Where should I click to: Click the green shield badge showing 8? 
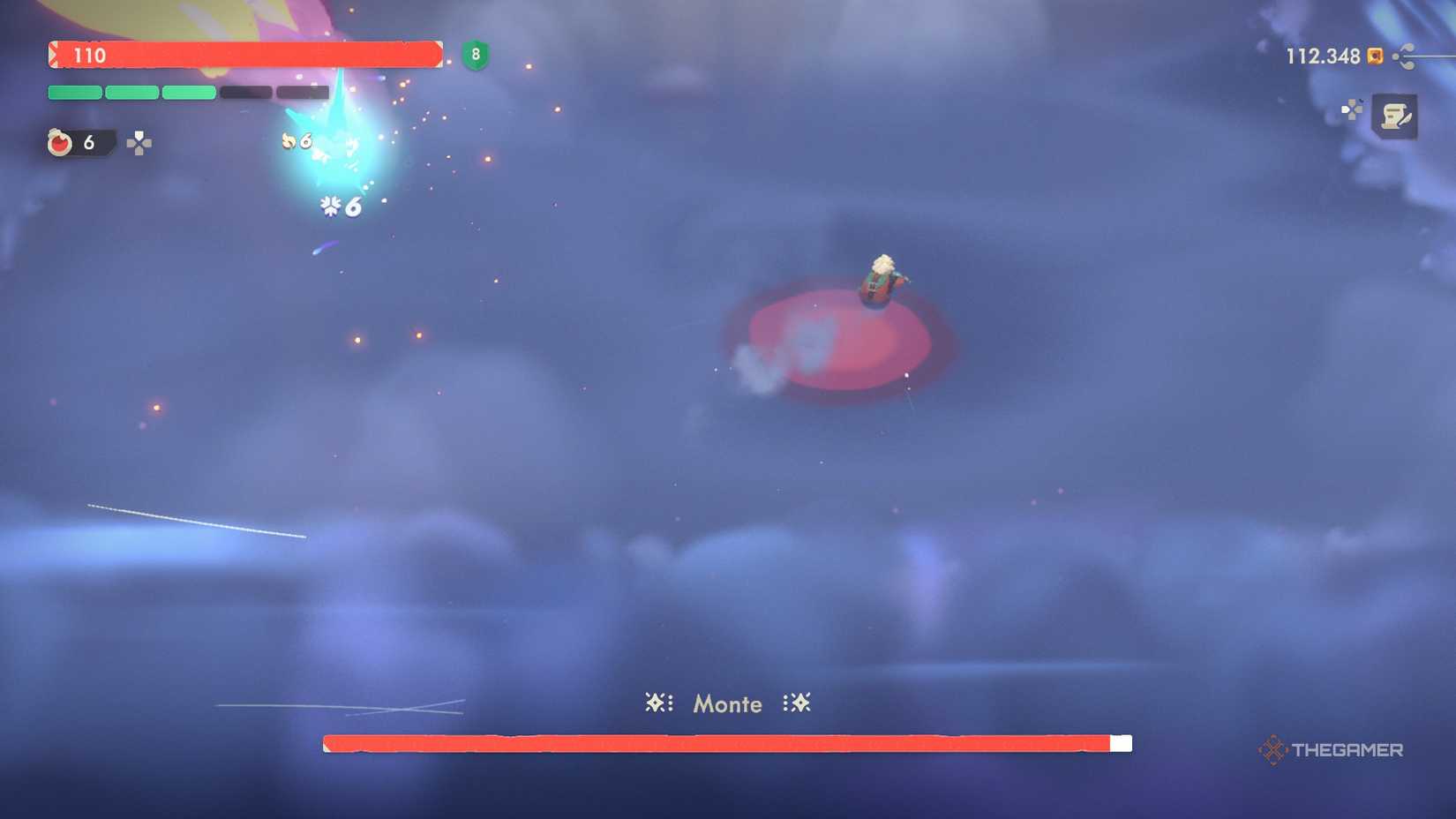click(475, 56)
